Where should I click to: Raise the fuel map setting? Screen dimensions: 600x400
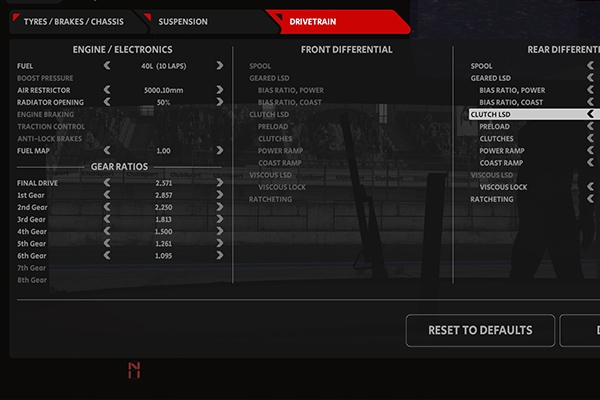click(x=219, y=151)
